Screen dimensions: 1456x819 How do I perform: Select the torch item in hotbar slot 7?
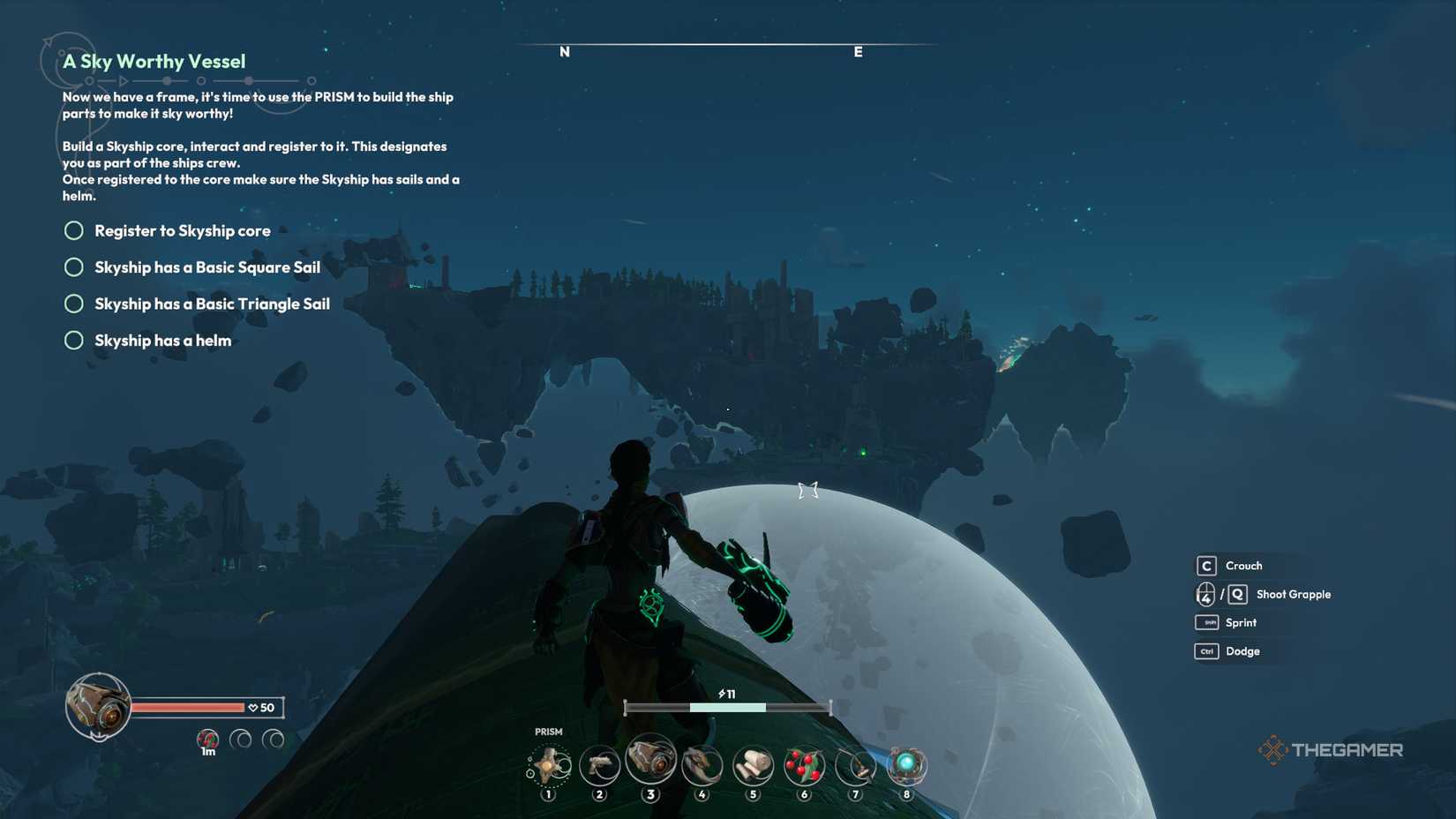point(855,766)
